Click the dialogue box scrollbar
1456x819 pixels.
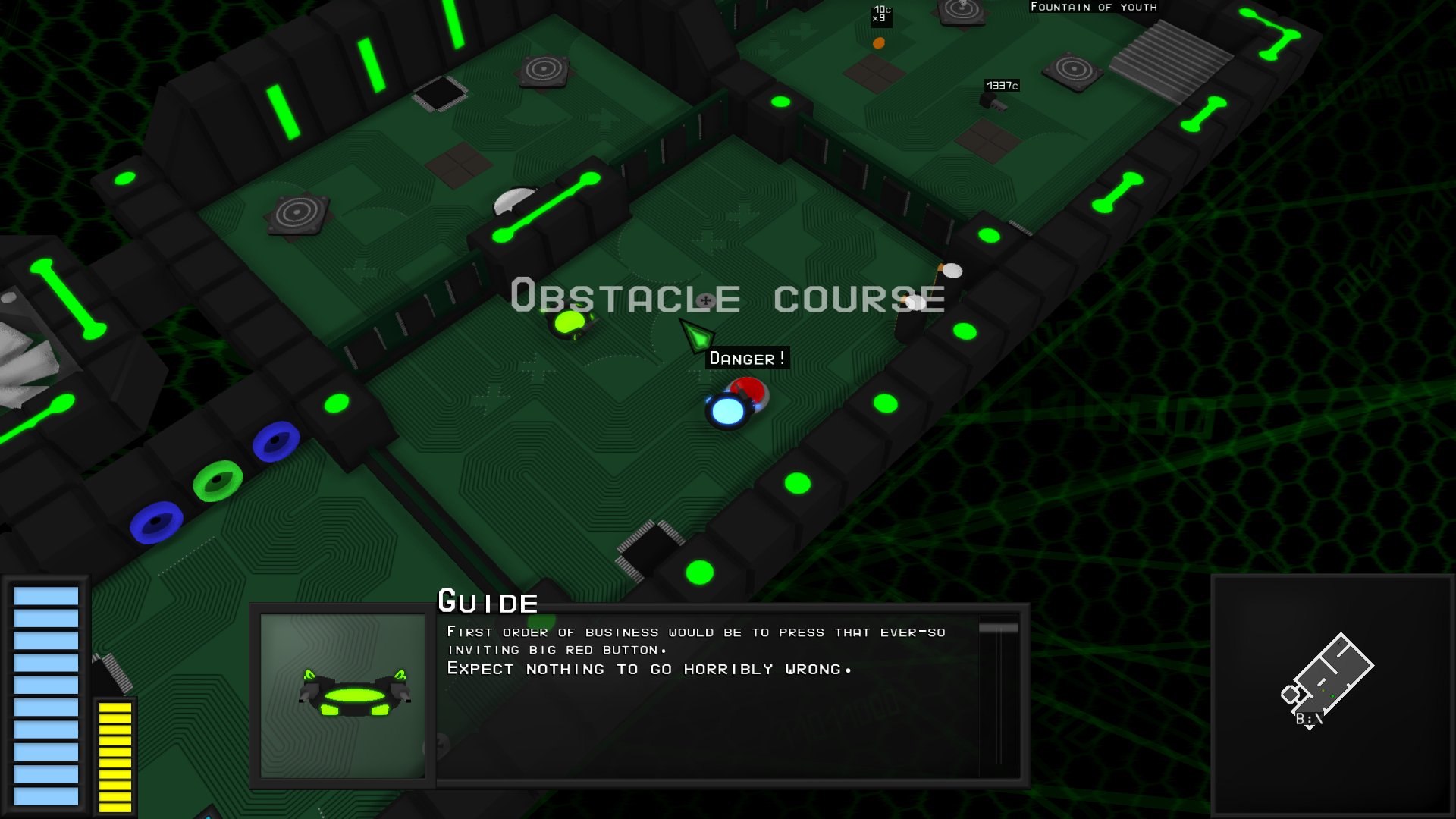(x=998, y=695)
